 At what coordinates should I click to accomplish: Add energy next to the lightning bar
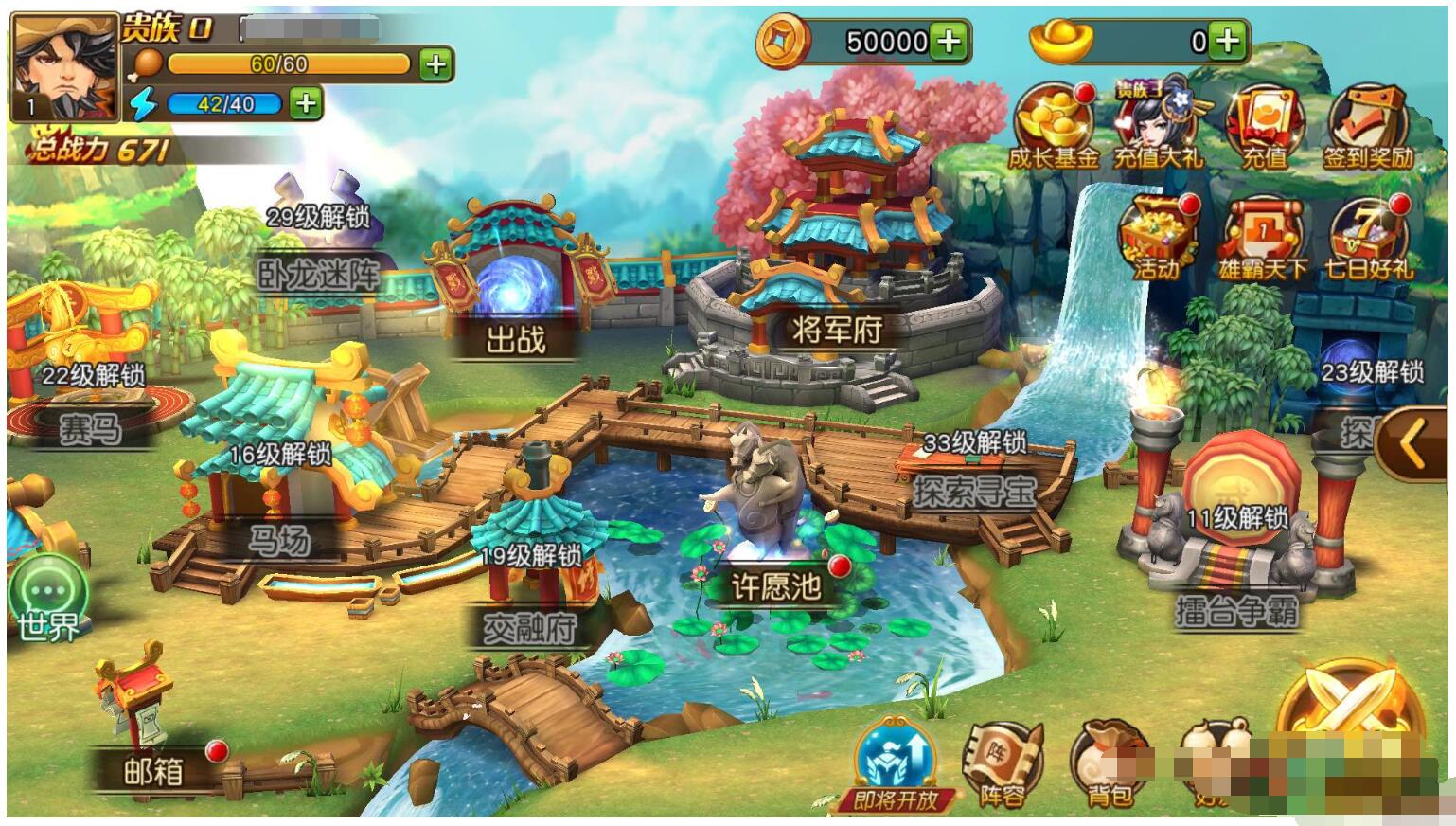pyautogui.click(x=305, y=102)
